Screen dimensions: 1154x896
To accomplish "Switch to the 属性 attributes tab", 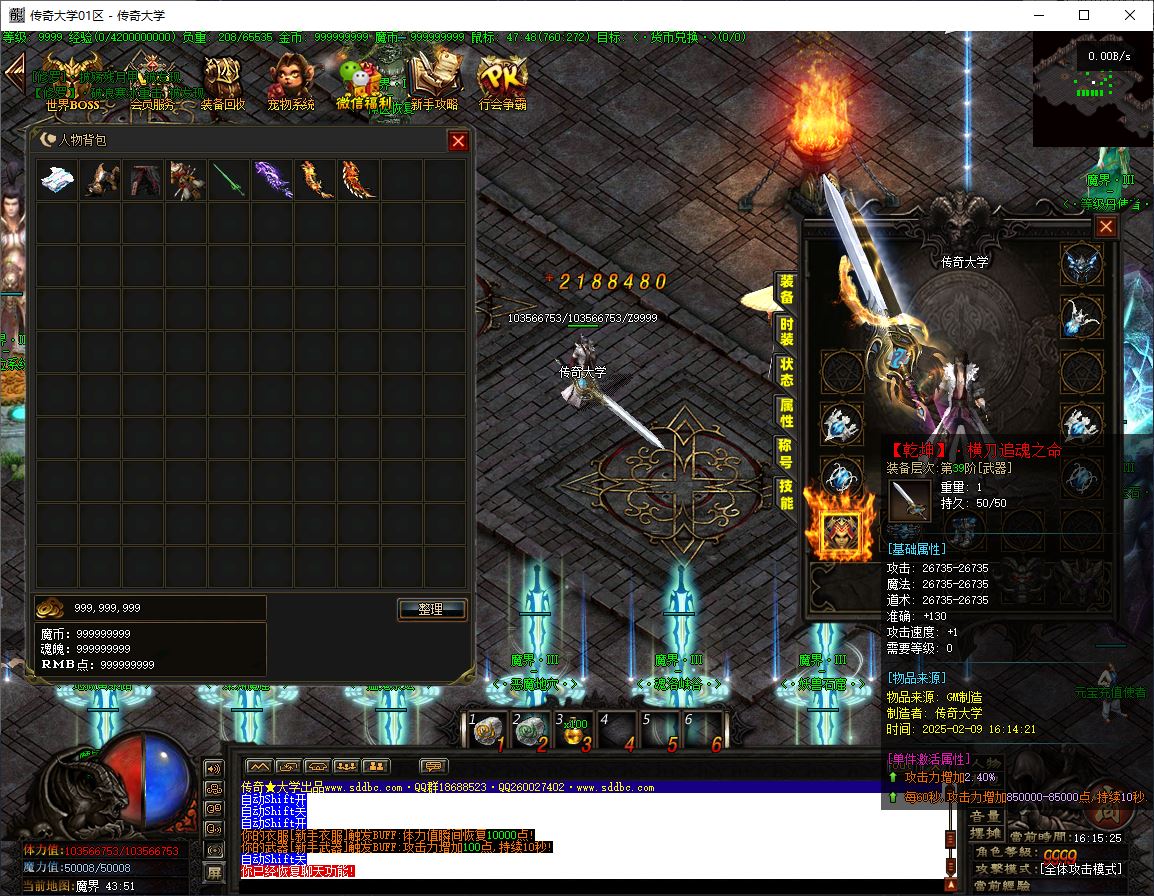I will (787, 411).
